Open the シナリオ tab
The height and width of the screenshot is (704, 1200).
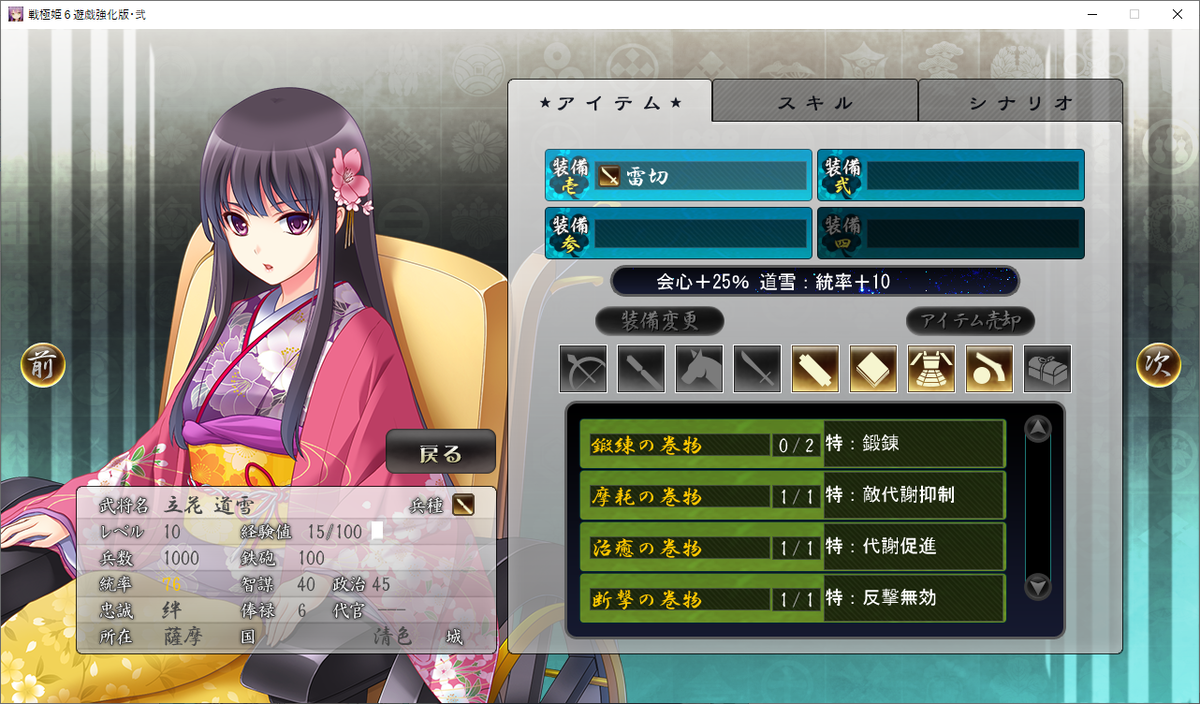coord(1020,102)
